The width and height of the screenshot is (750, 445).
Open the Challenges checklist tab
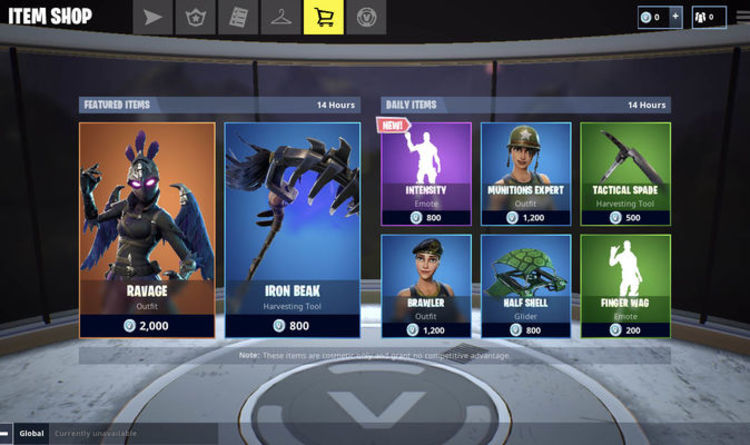pyautogui.click(x=239, y=17)
